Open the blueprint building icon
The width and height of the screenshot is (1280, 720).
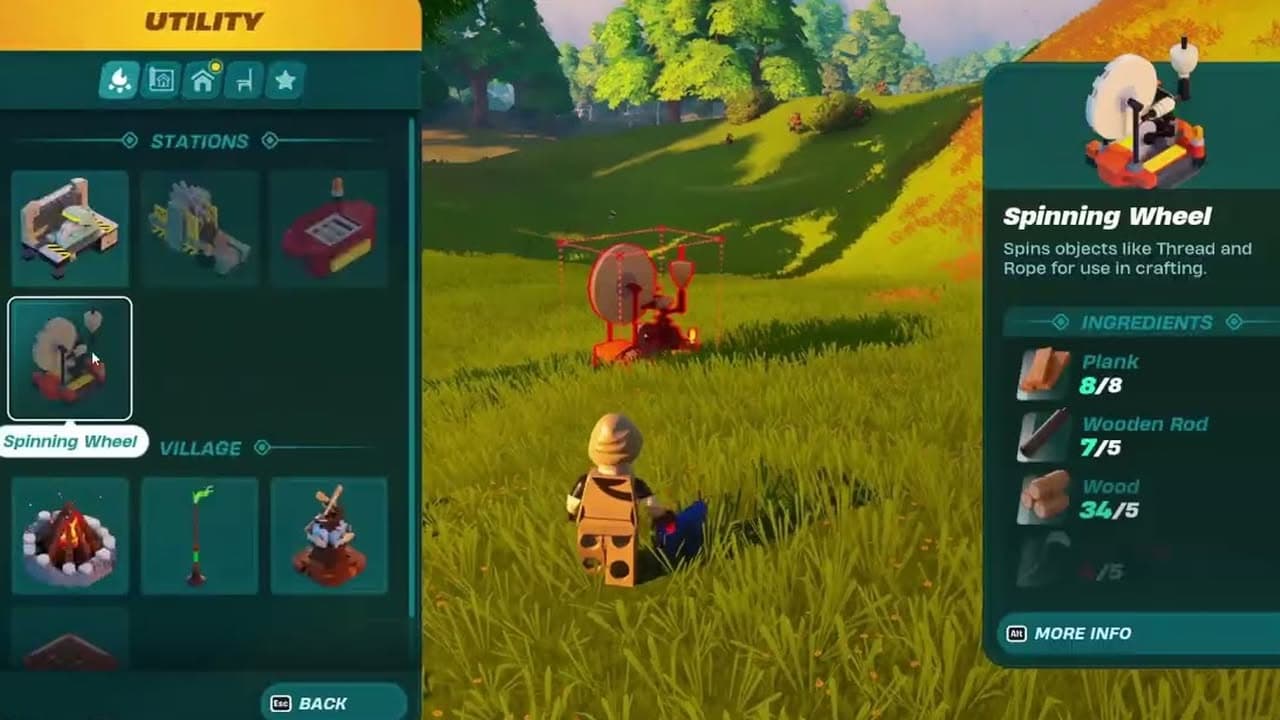click(160, 79)
